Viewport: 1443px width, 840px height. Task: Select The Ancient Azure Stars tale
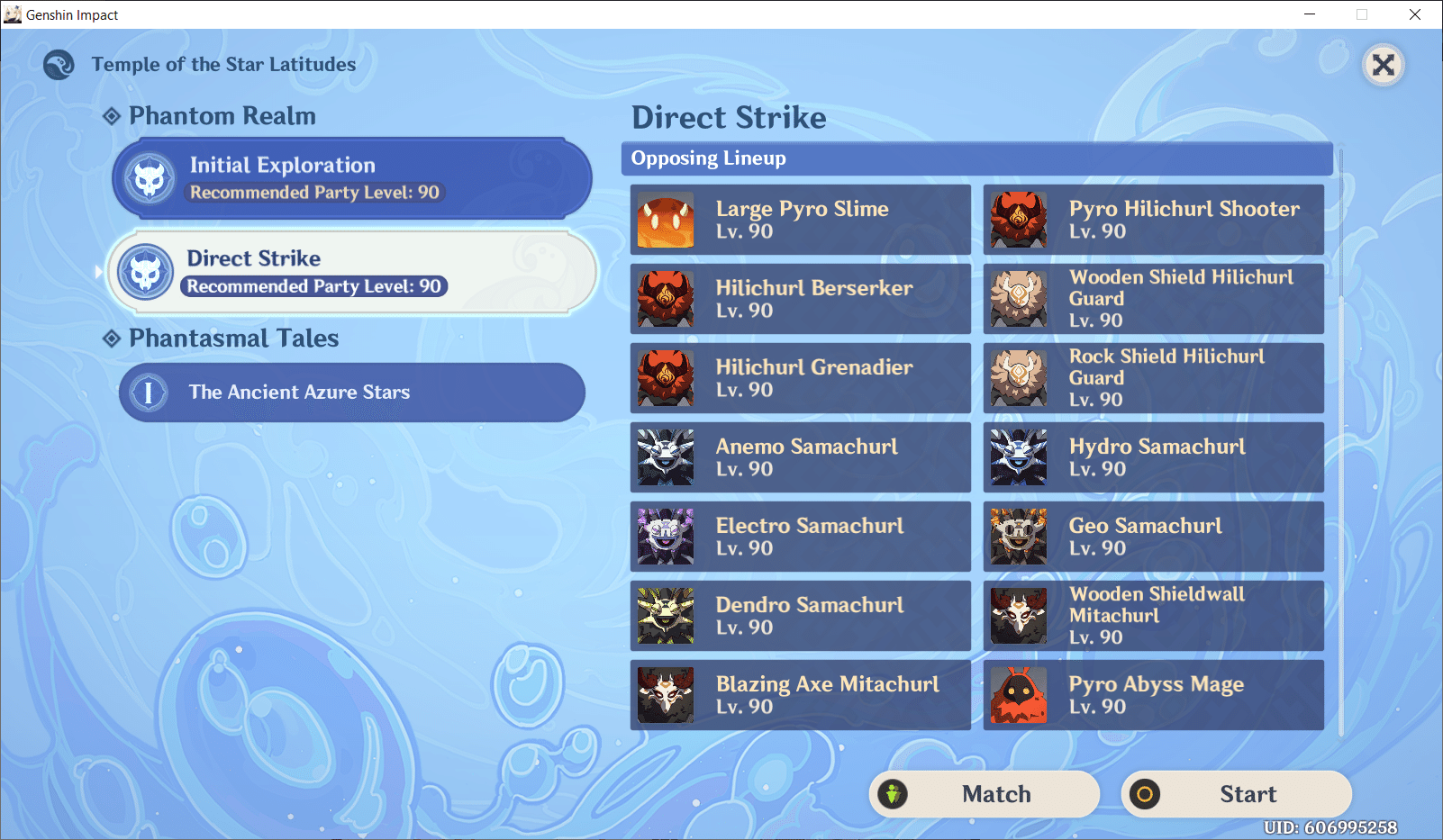[350, 393]
